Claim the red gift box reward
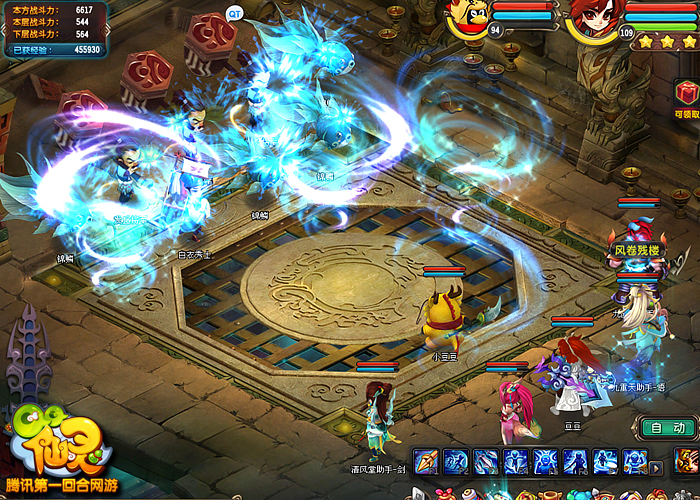 click(x=686, y=95)
